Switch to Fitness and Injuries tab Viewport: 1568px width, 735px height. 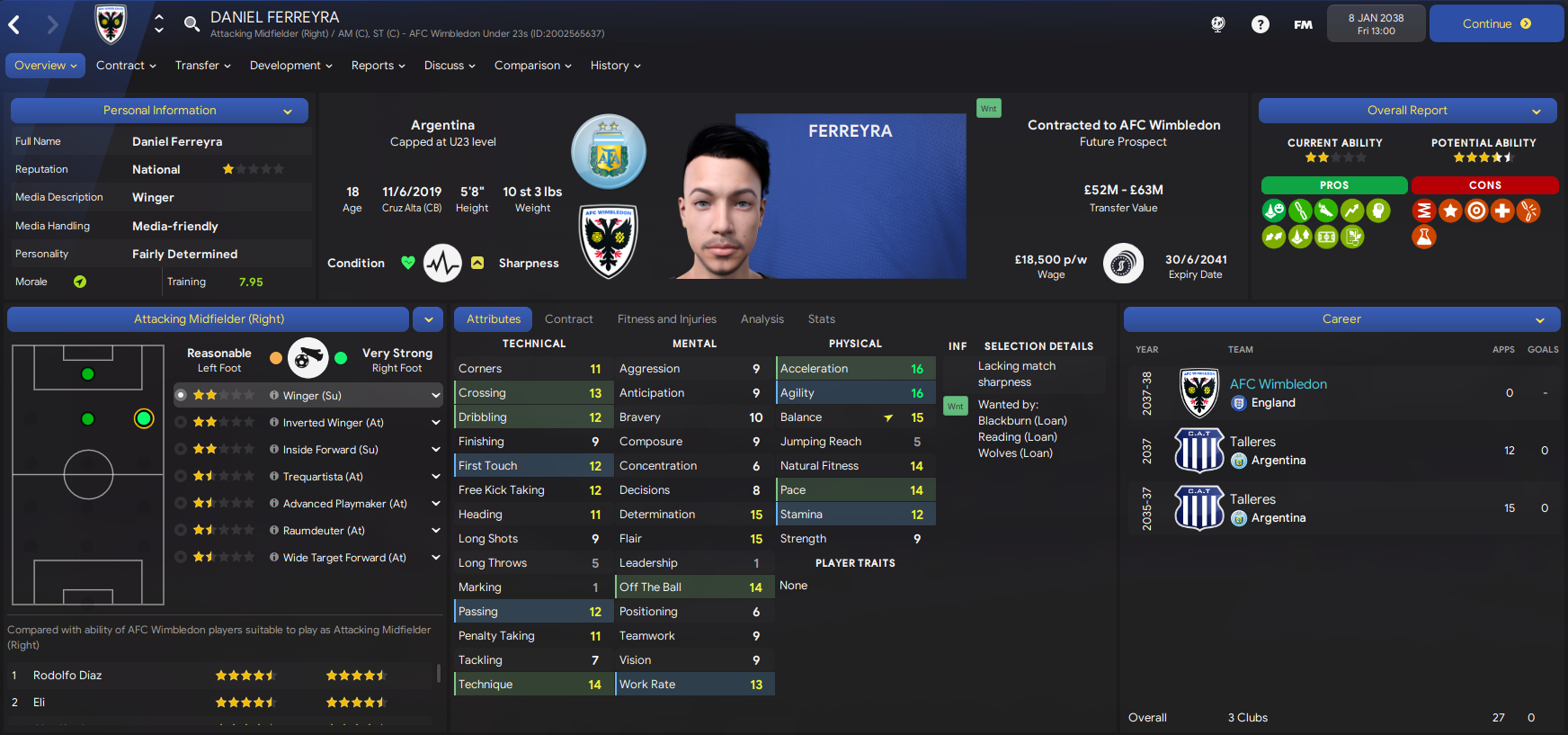click(666, 319)
